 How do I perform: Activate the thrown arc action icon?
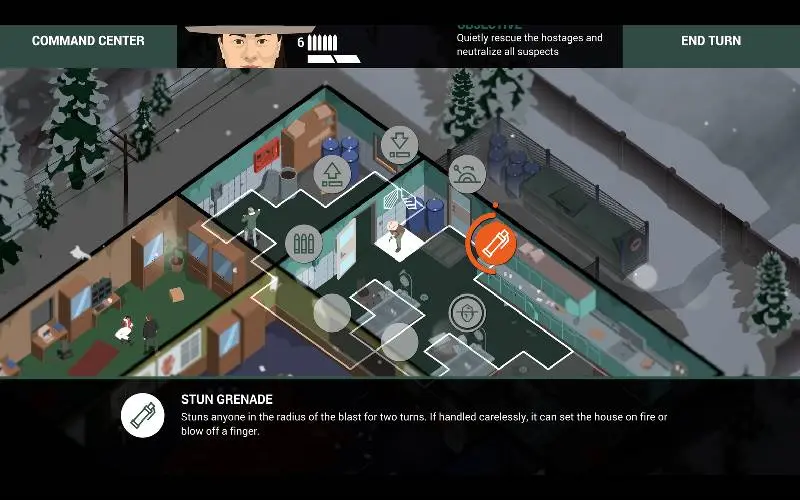pyautogui.click(x=467, y=173)
